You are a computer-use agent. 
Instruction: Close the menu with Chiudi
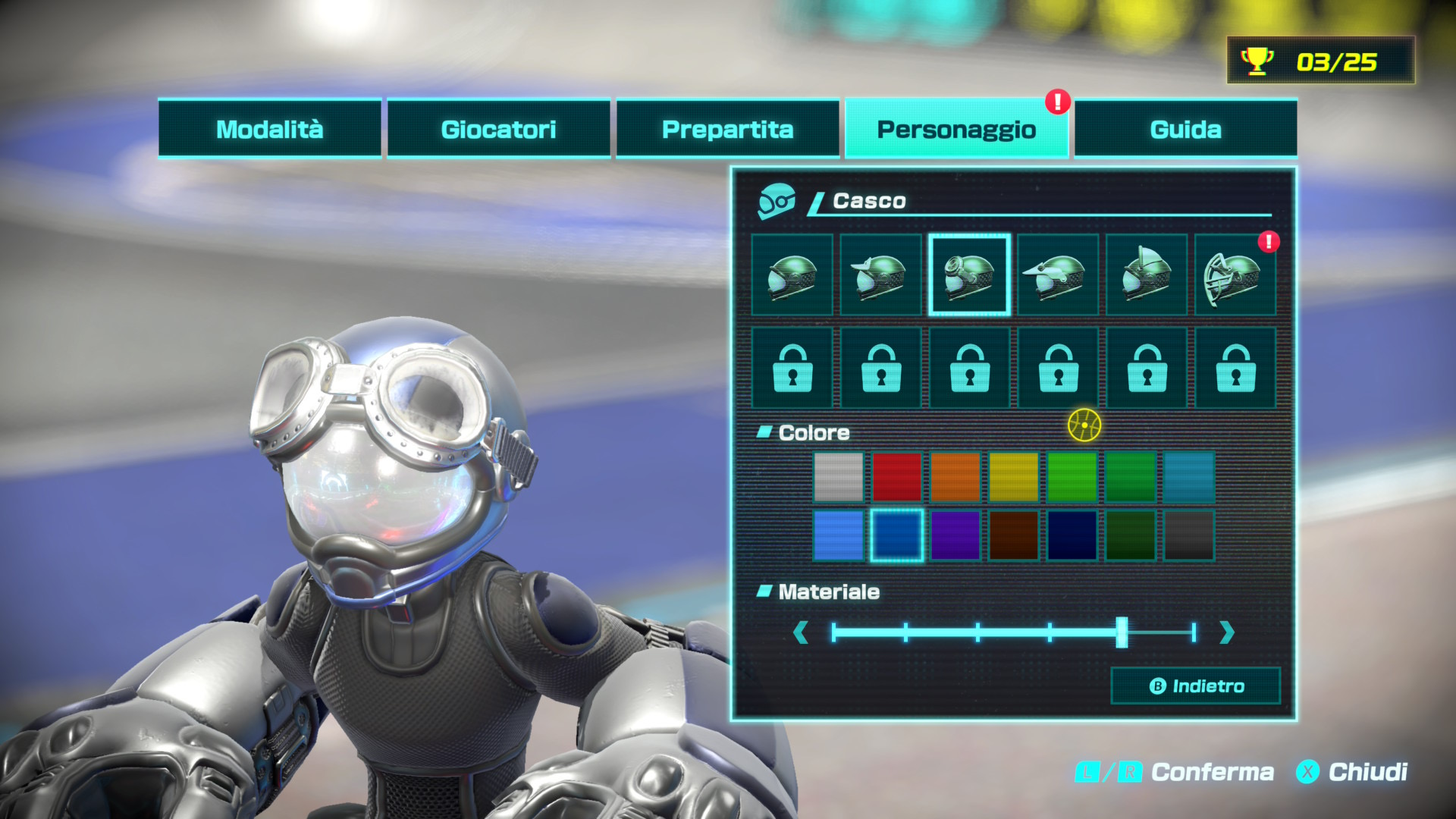pos(1353,772)
